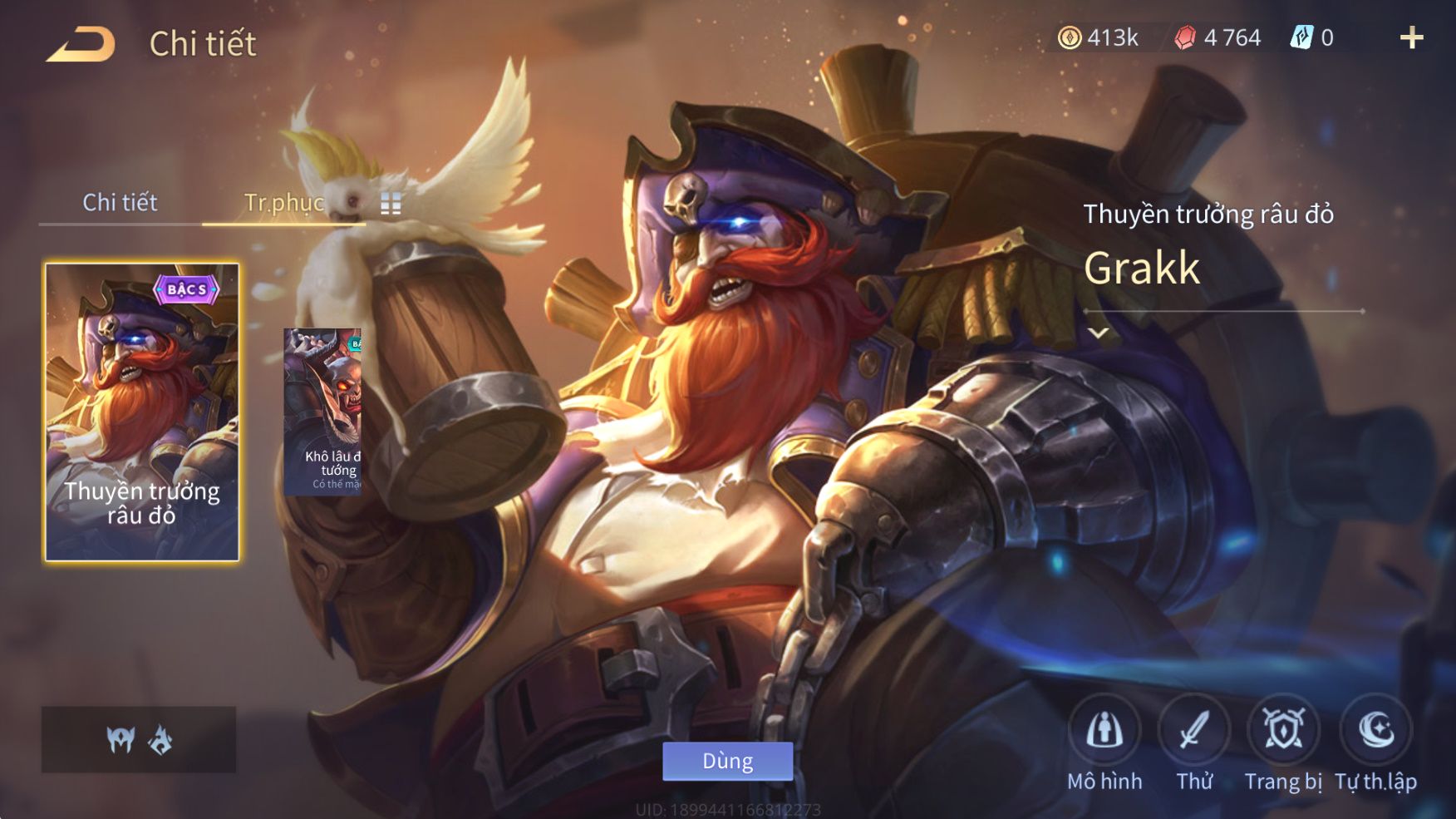The height and width of the screenshot is (819, 1456).
Task: Add currency with the plus button
Action: click(1411, 37)
